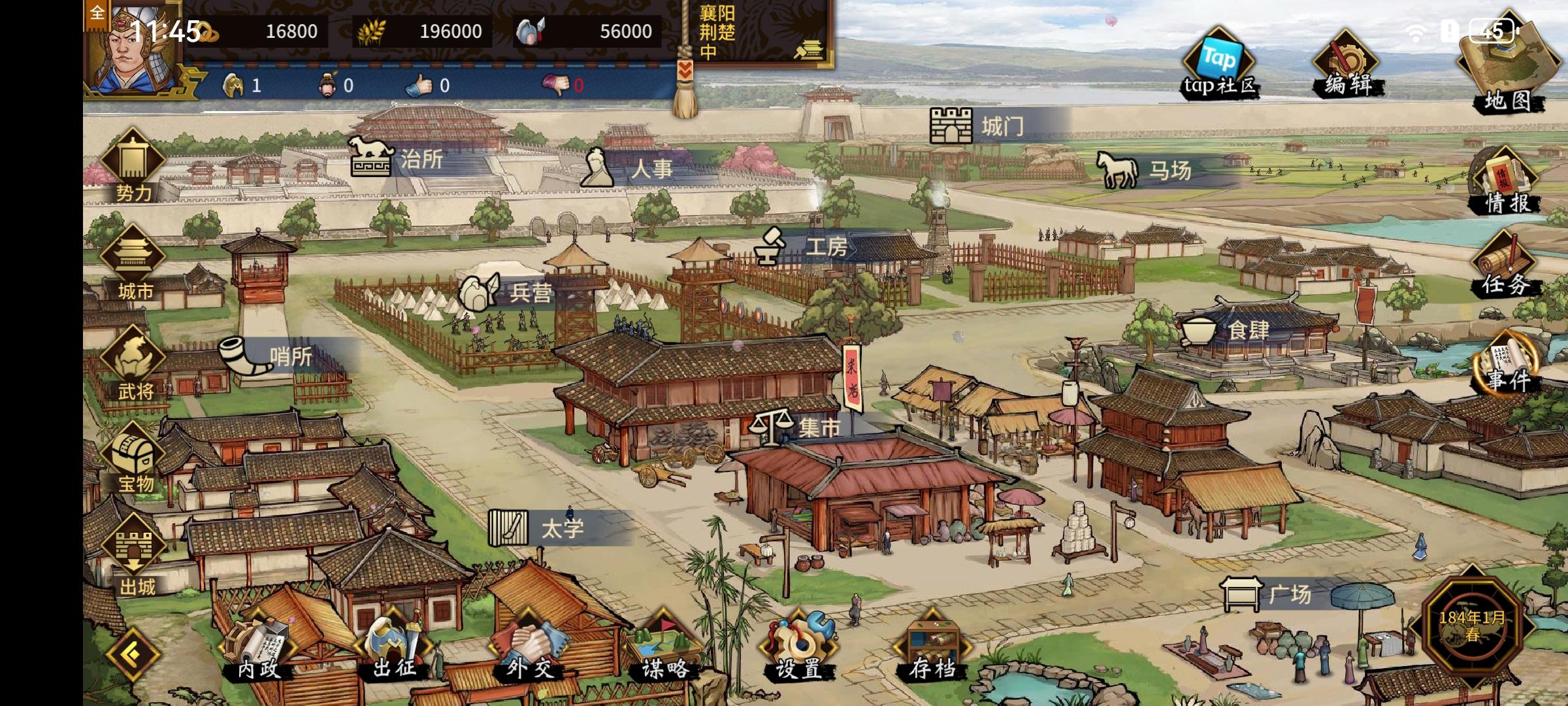Select the 出征 expedition button

click(x=394, y=647)
